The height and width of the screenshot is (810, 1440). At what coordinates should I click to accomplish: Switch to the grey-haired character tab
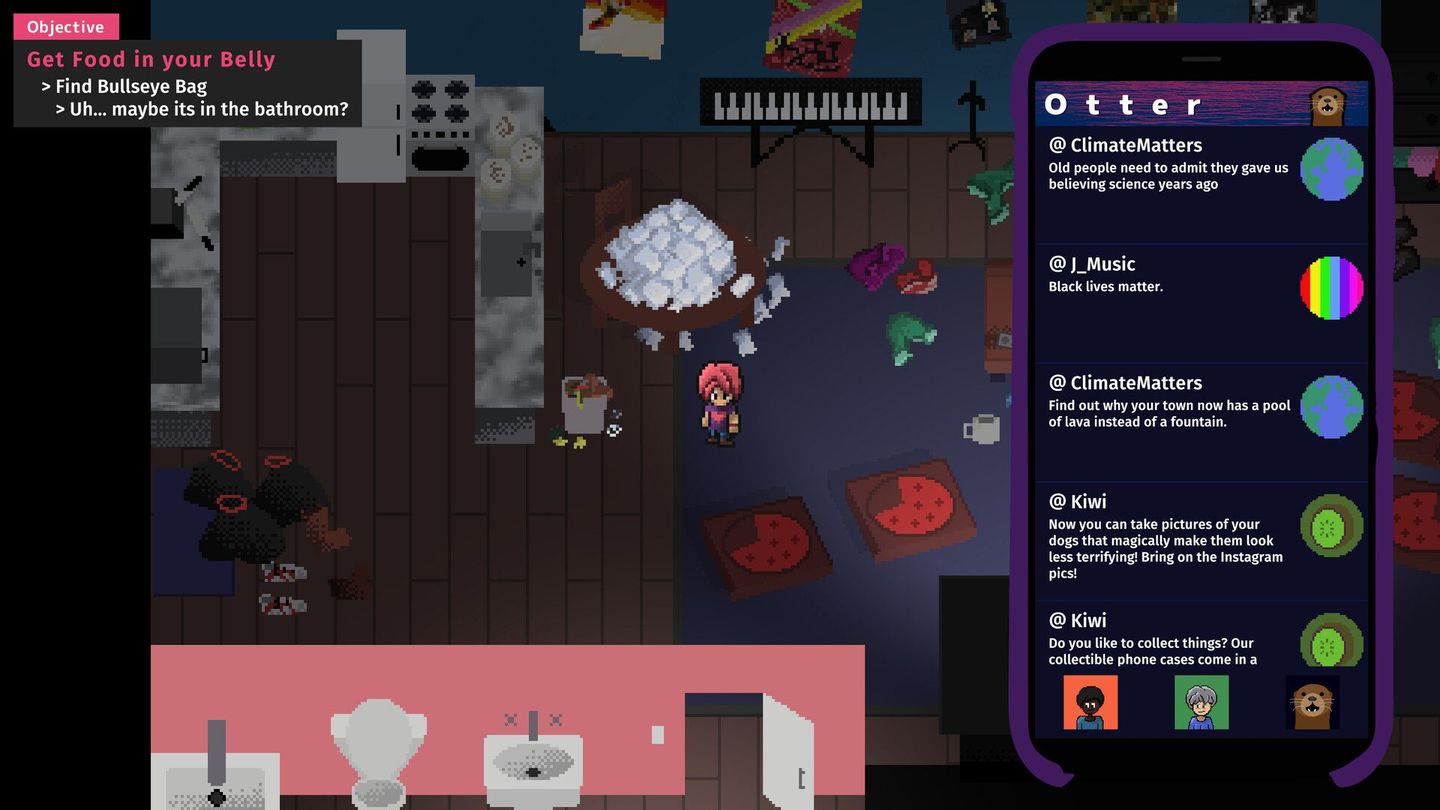(1200, 703)
